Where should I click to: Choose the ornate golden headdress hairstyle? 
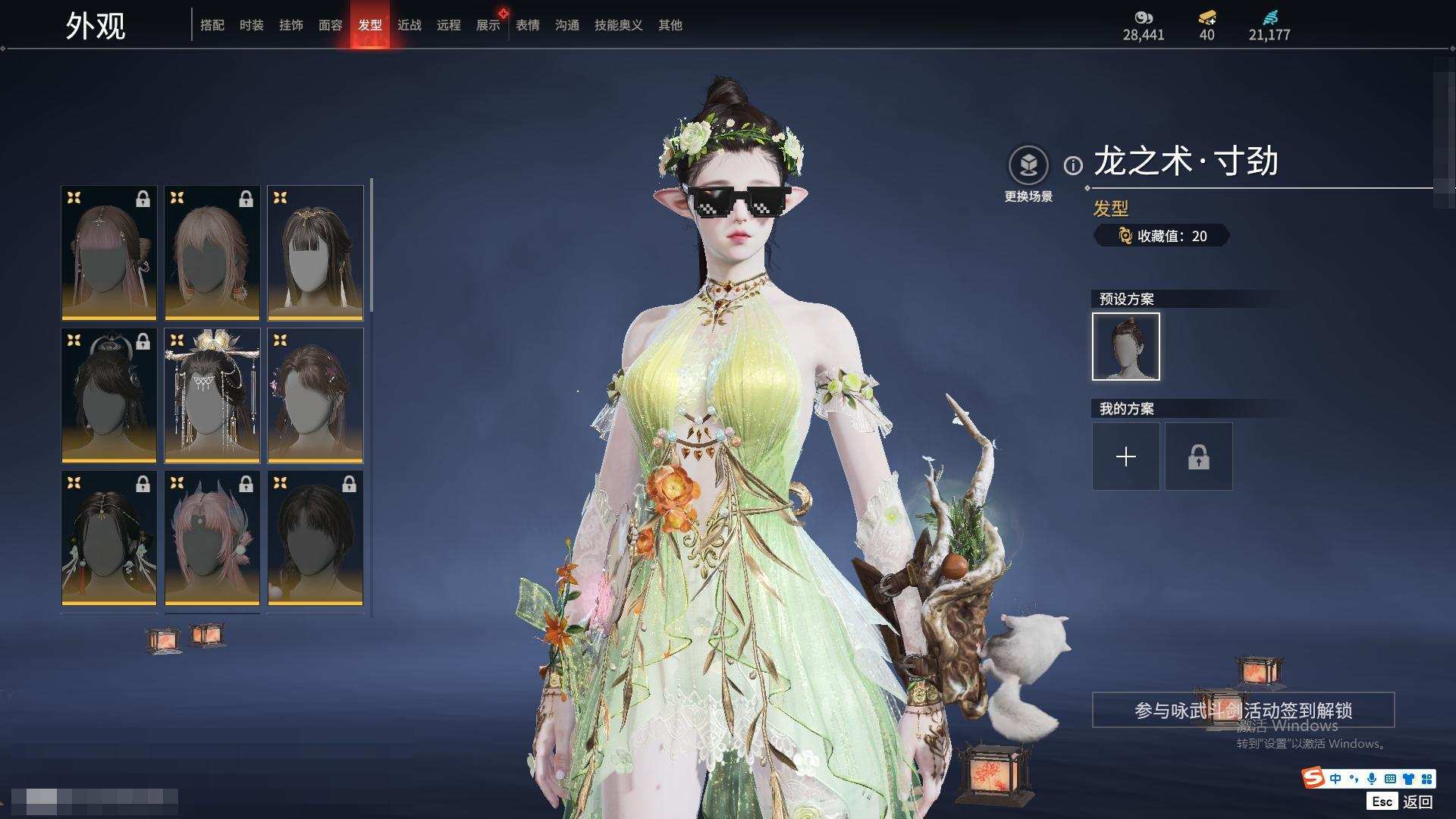click(212, 395)
